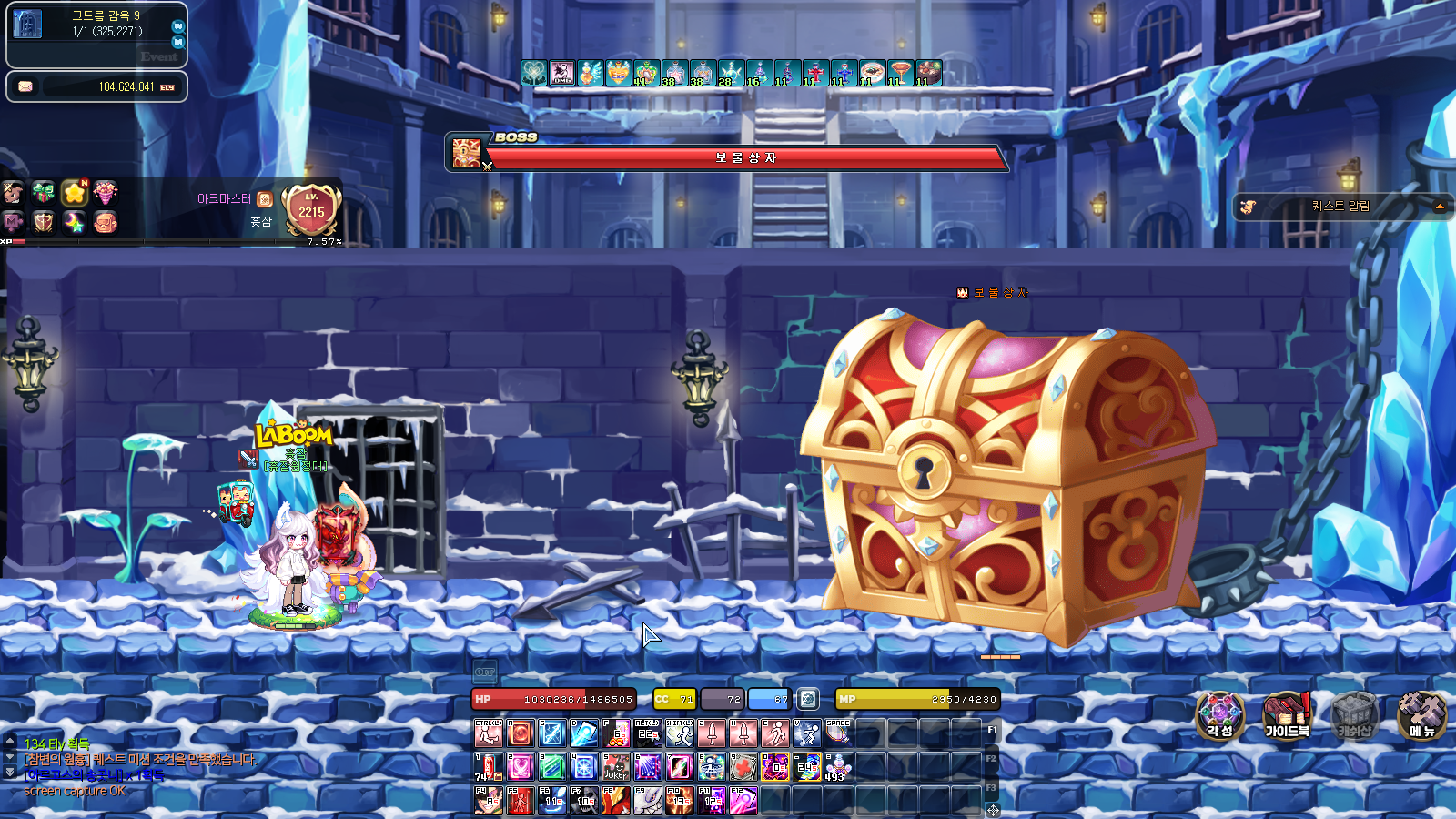Screen dimensions: 1456x819
Task: Open the pink flower bouquet icon
Action: pyautogui.click(x=106, y=192)
